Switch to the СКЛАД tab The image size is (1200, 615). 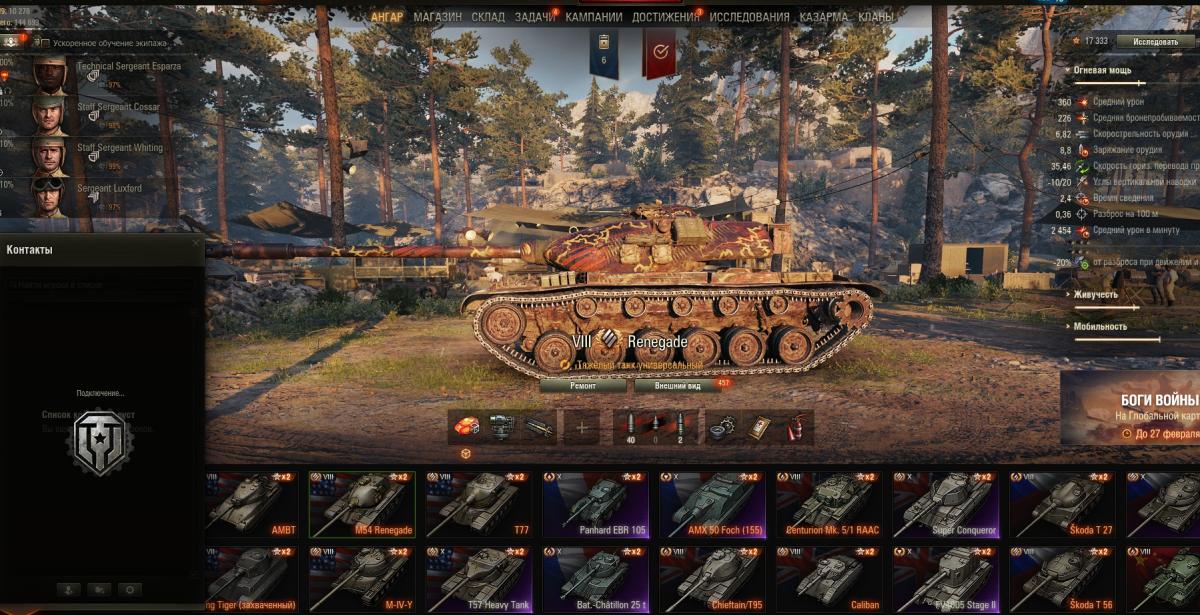(x=488, y=17)
